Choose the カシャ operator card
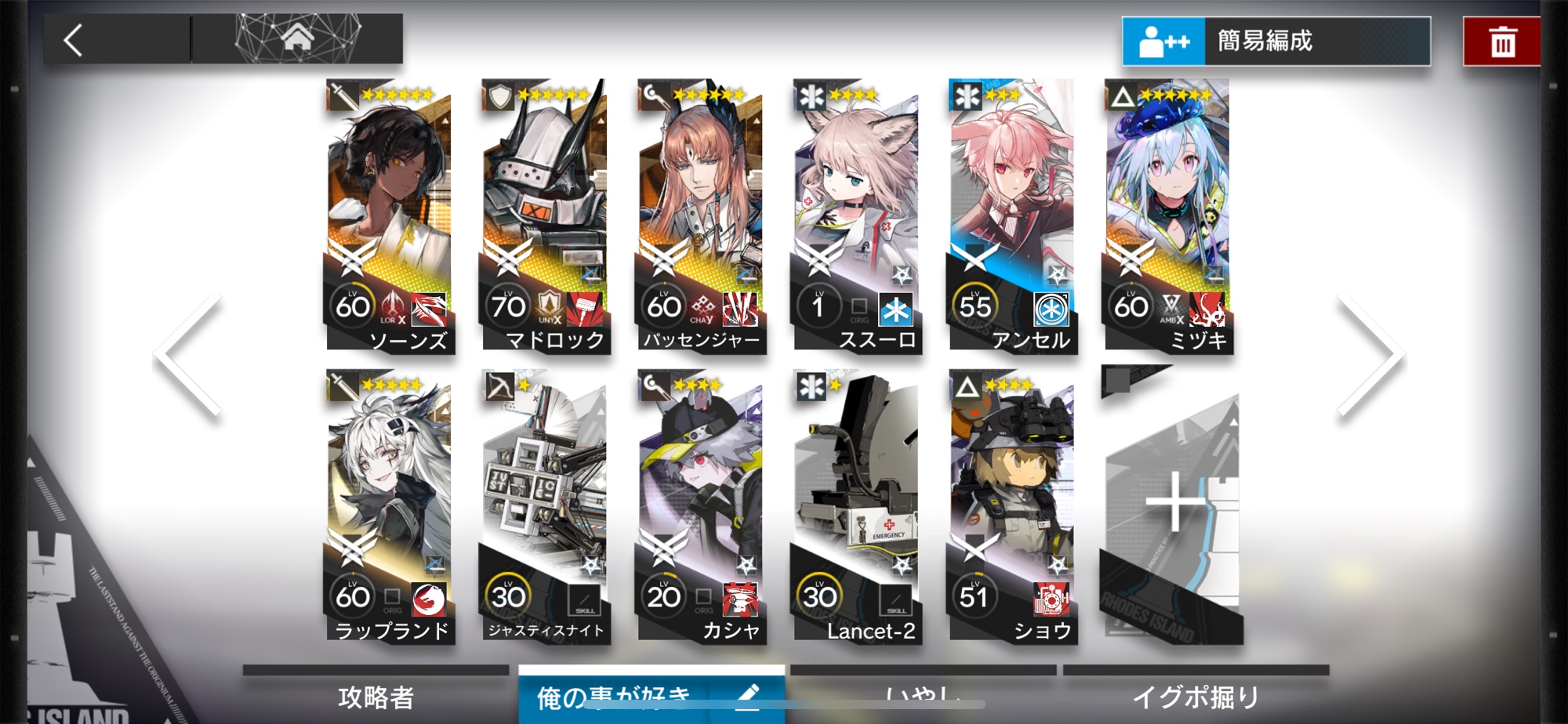 coord(700,506)
